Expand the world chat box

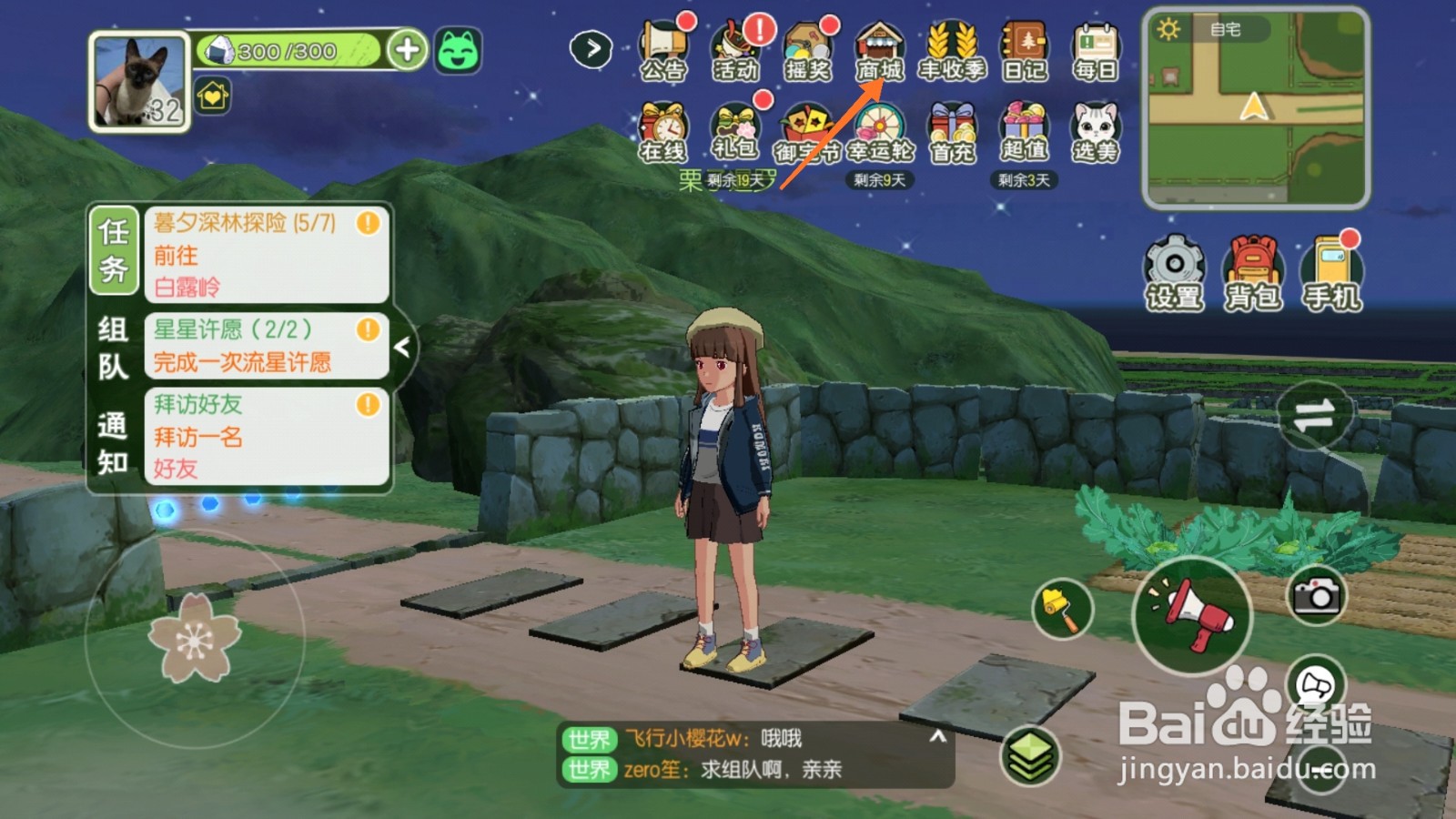(937, 737)
